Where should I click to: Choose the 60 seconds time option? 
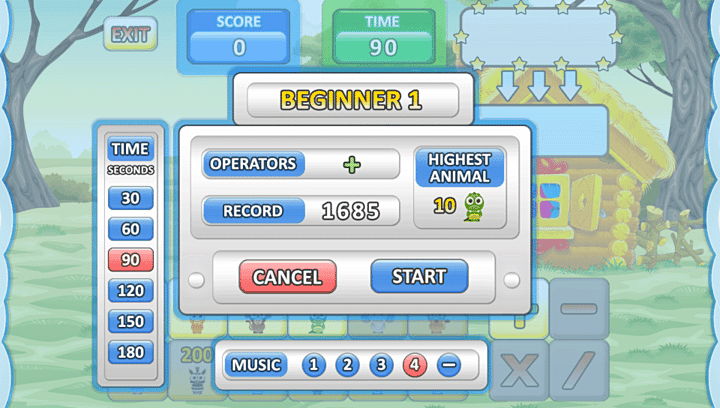coord(131,229)
